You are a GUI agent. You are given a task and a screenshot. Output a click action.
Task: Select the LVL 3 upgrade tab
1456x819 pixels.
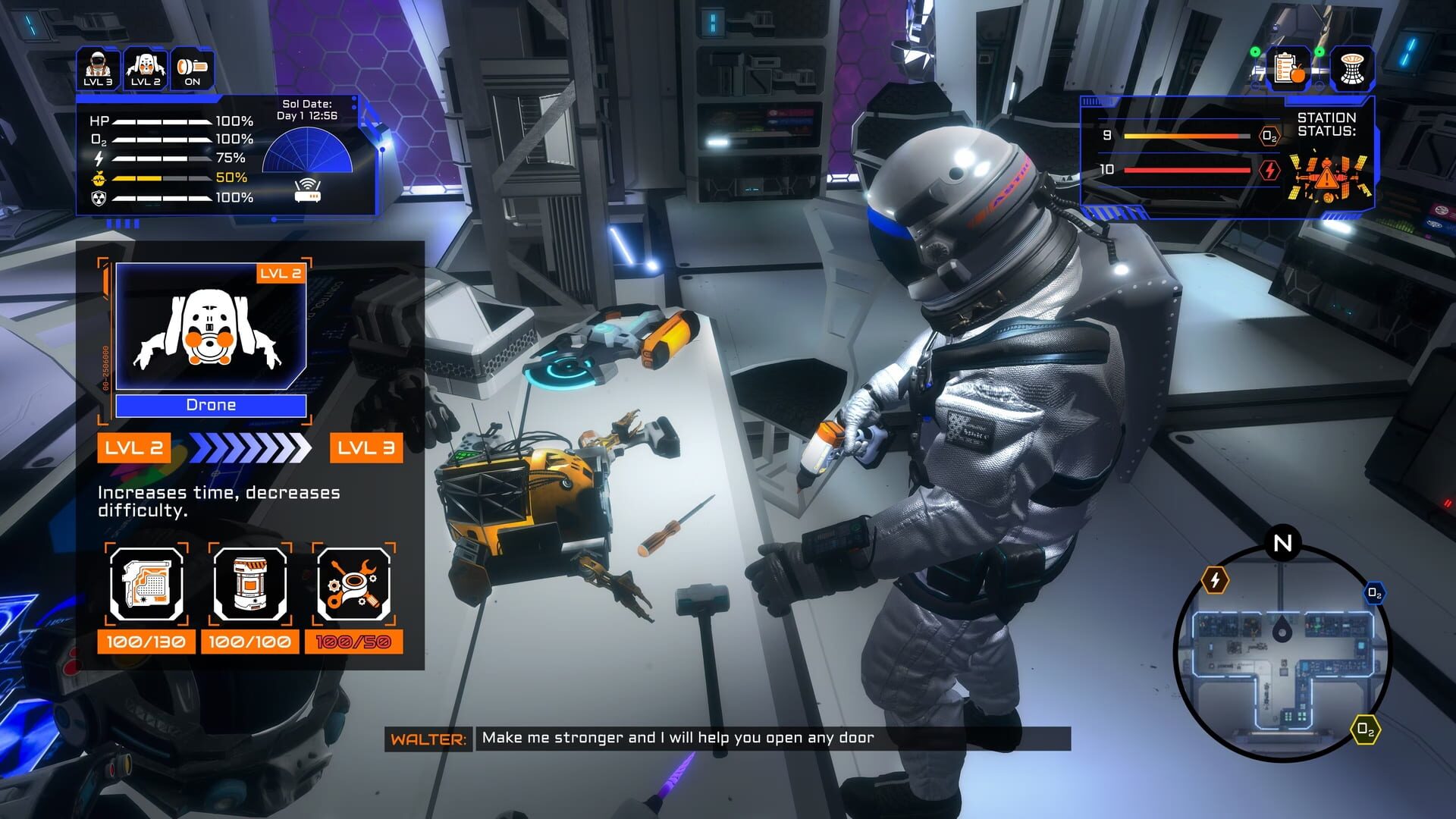[x=366, y=449]
